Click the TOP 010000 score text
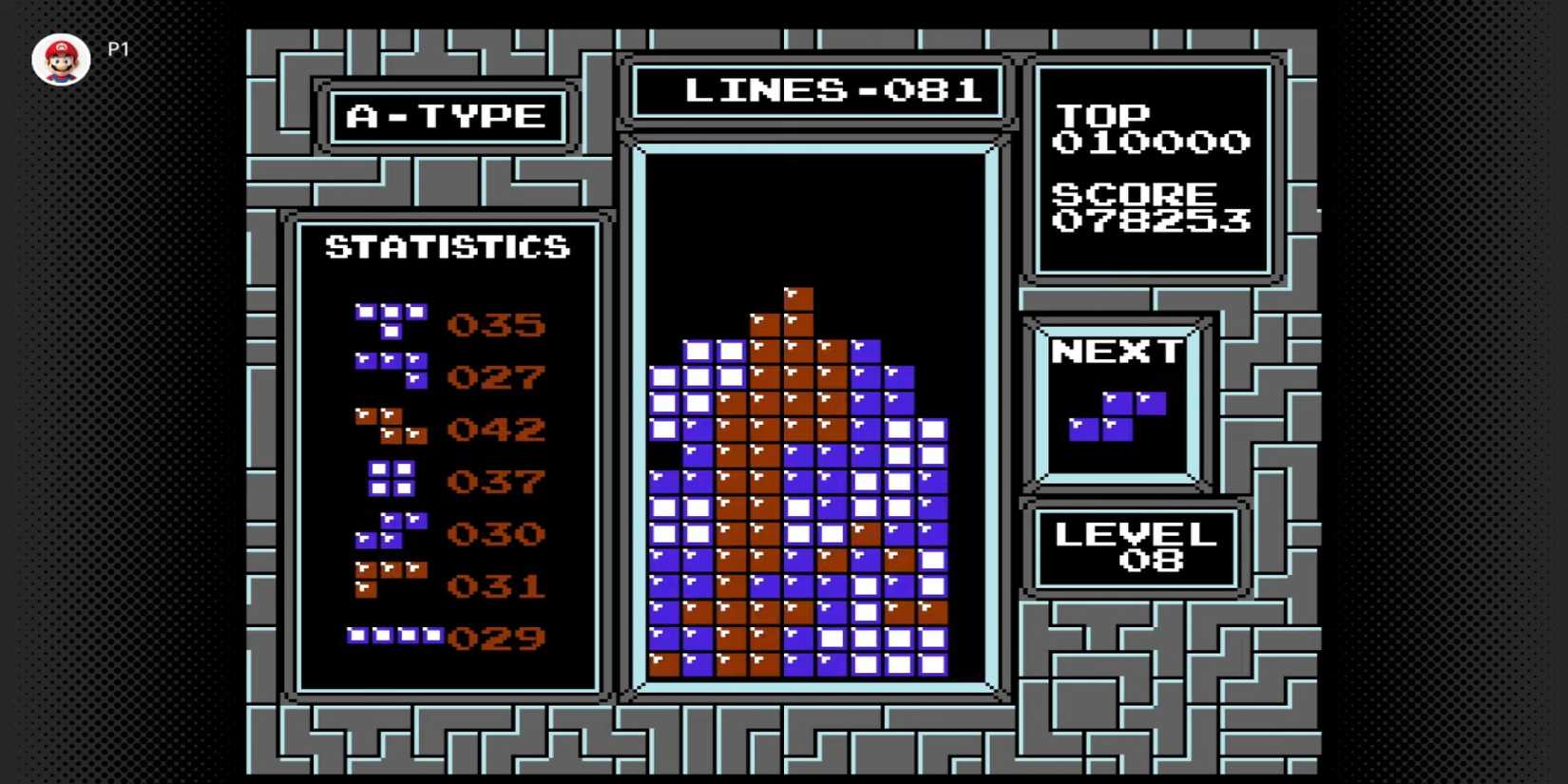Image resolution: width=1568 pixels, height=784 pixels. click(x=1153, y=129)
